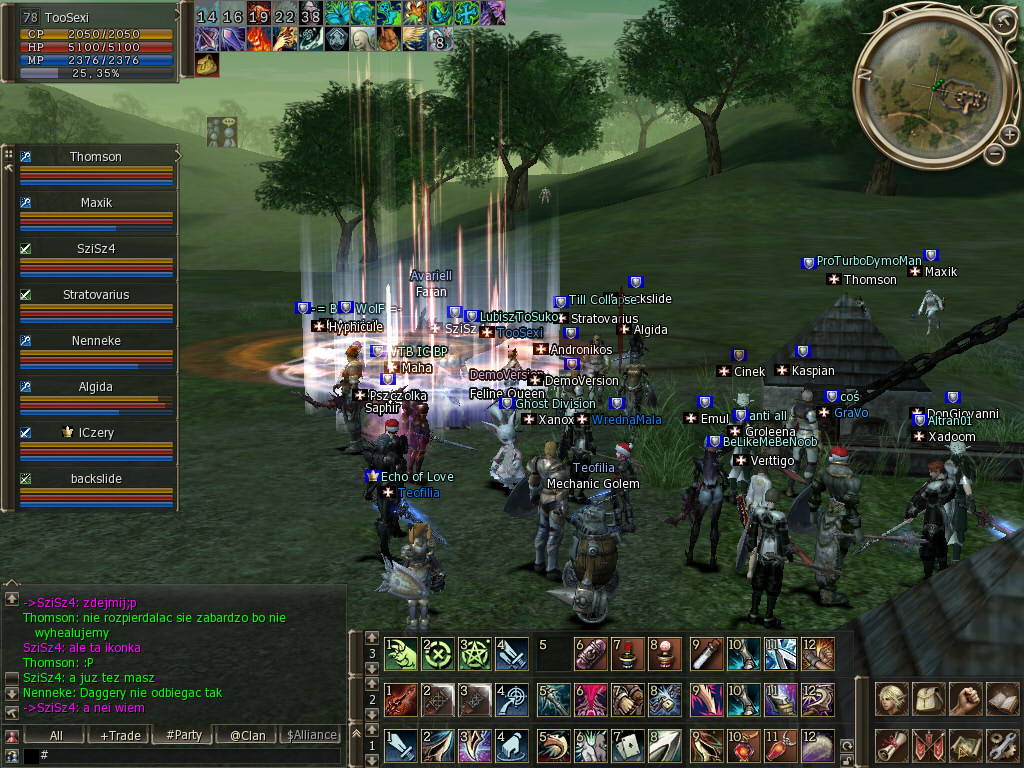Activate the green pentagram skill on hotbar
1024x768 pixels.
point(474,654)
